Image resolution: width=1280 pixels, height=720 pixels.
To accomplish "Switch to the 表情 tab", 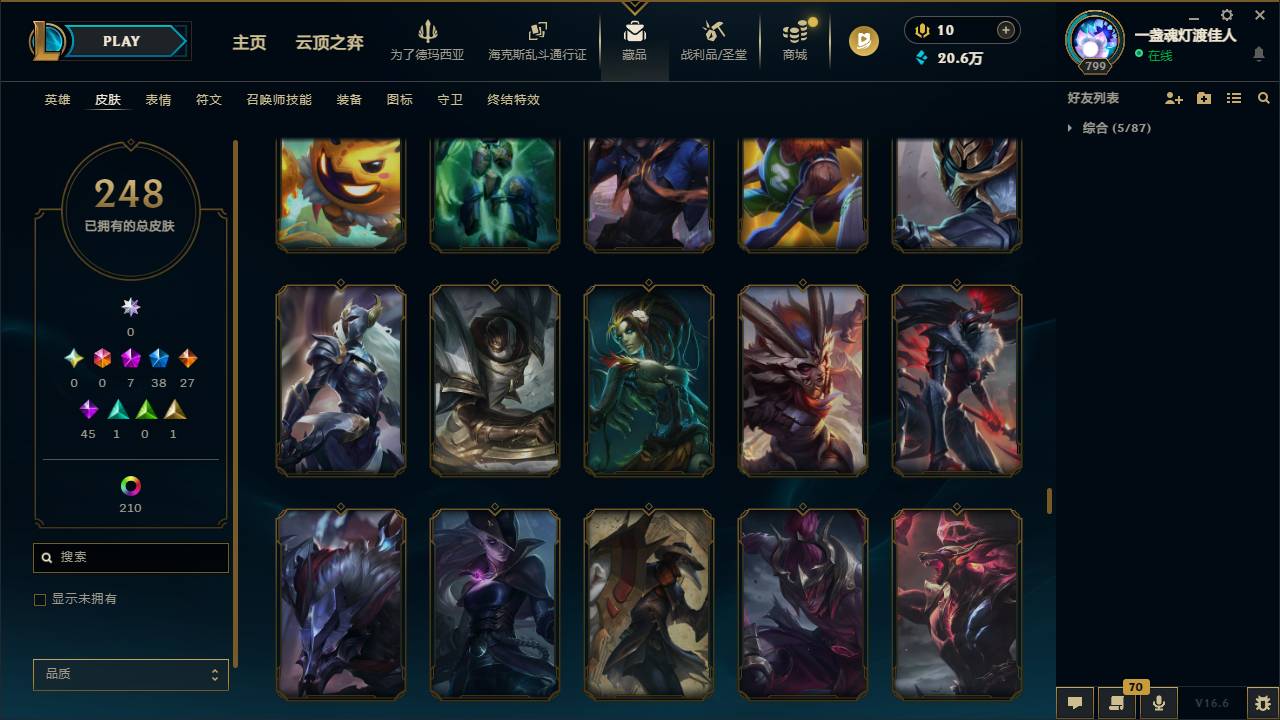I will pos(158,100).
